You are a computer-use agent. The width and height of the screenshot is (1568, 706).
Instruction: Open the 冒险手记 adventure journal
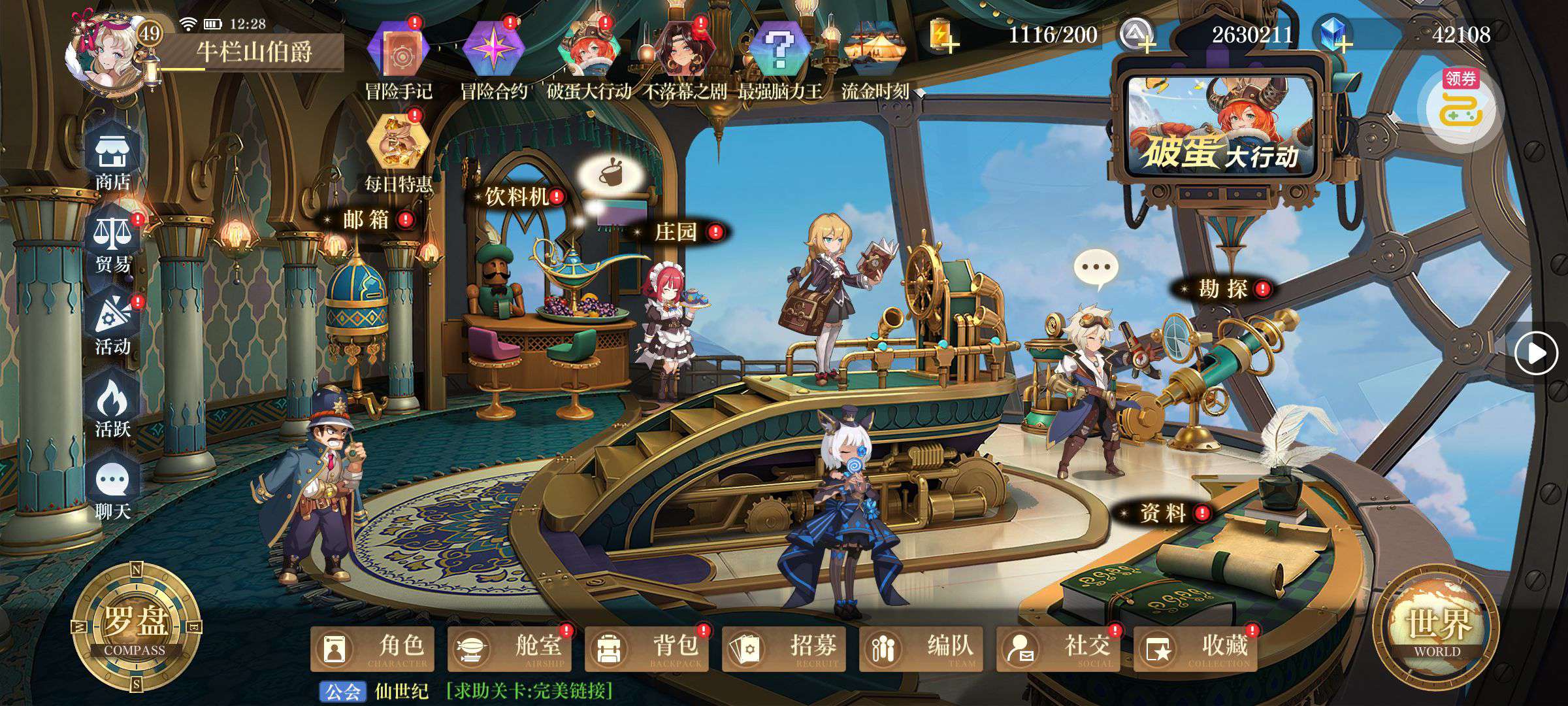tap(399, 59)
